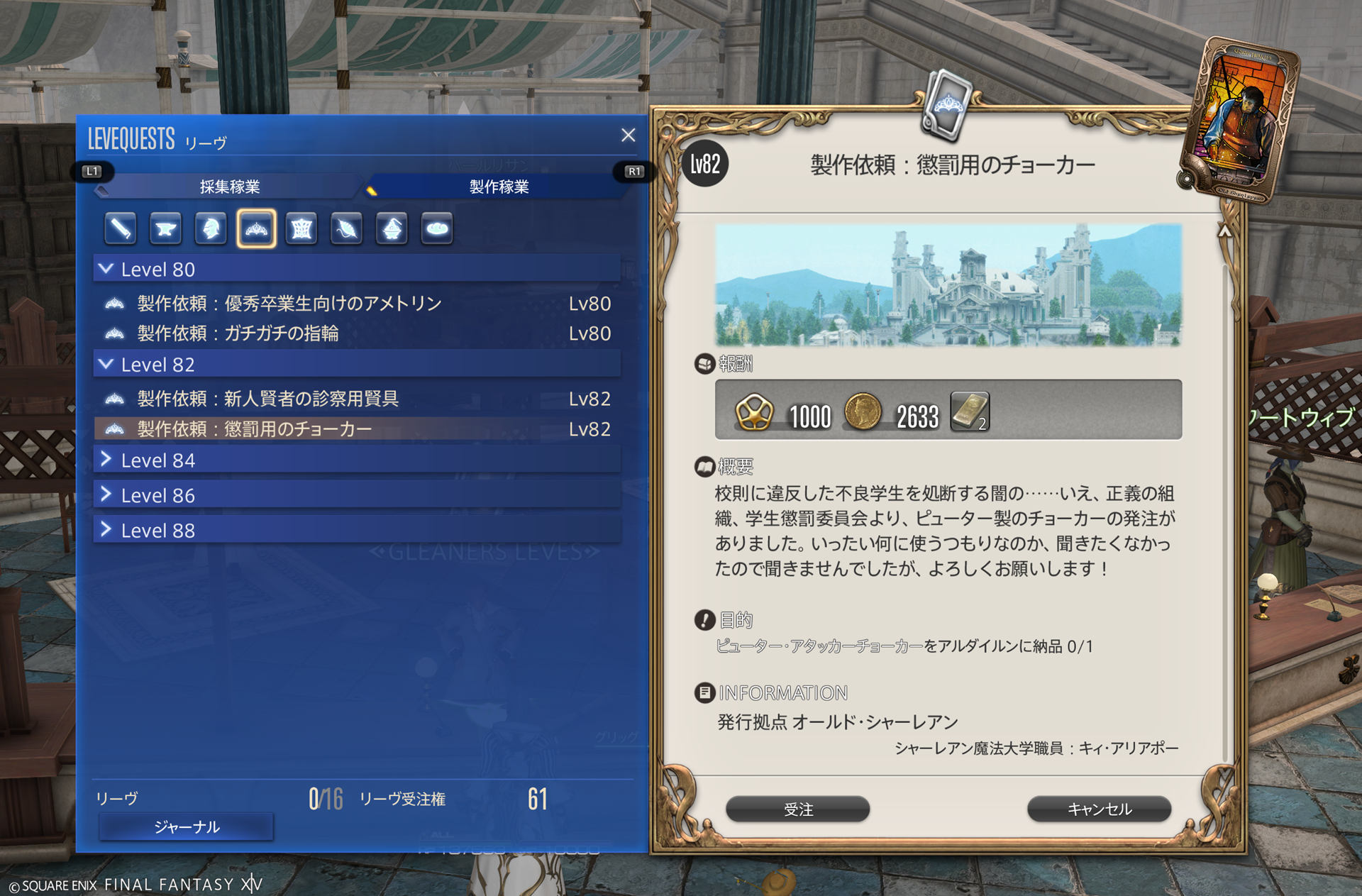Screen dimensions: 1362x896
Task: Accept the leve with 受注 button
Action: point(797,809)
